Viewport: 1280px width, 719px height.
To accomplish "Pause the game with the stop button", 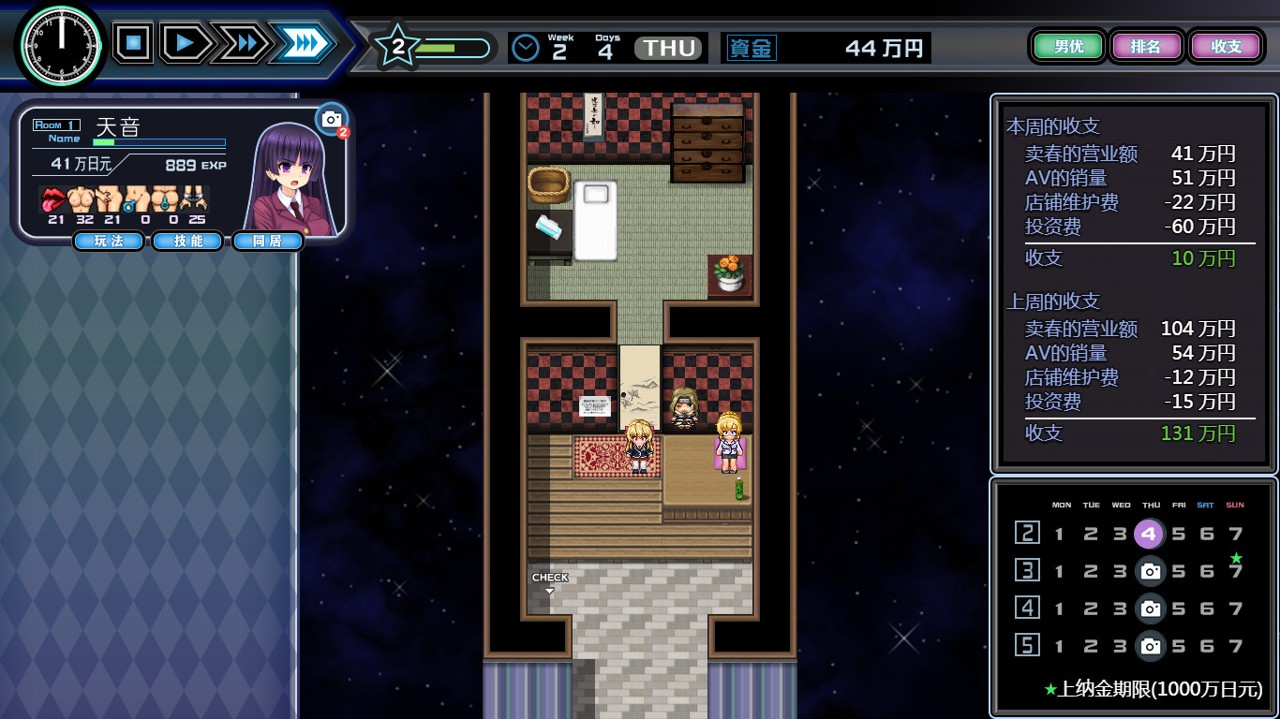I will coord(133,43).
